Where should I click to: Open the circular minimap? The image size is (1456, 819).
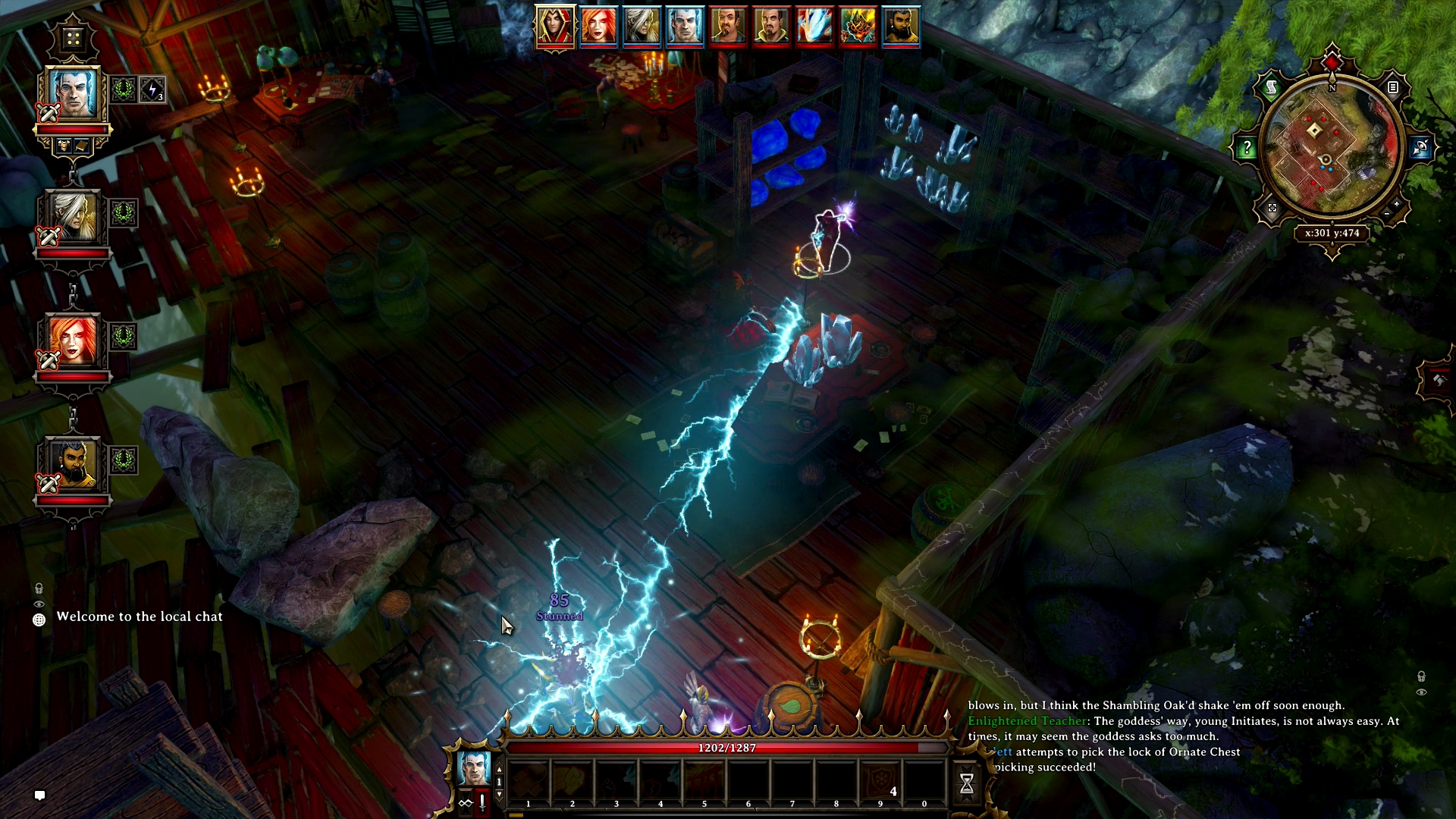click(1332, 148)
